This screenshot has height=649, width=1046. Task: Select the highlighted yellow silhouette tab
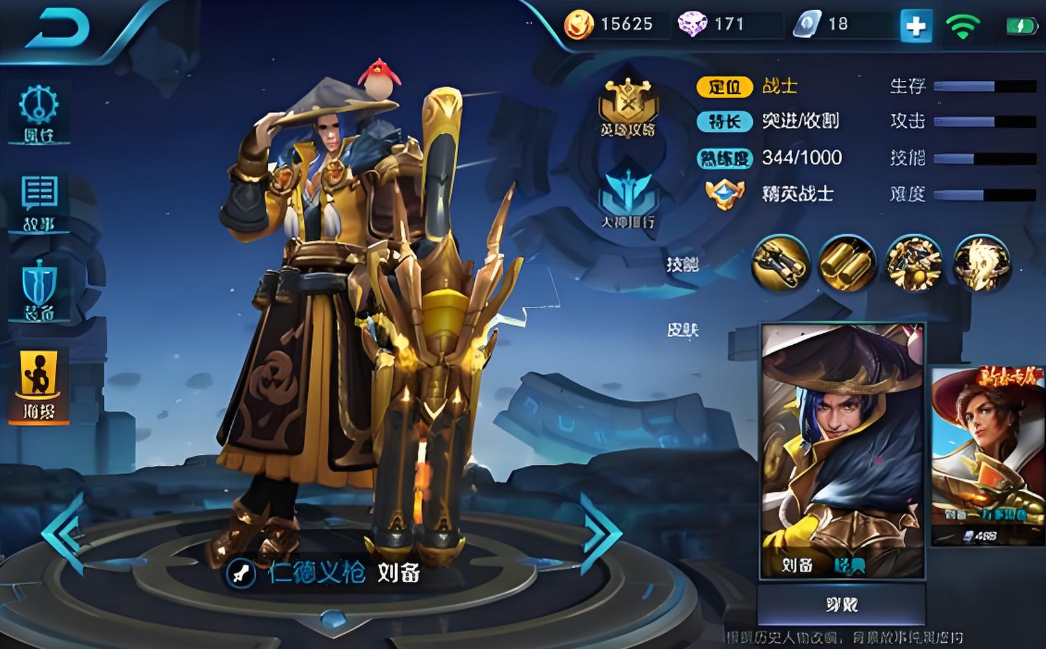(39, 386)
